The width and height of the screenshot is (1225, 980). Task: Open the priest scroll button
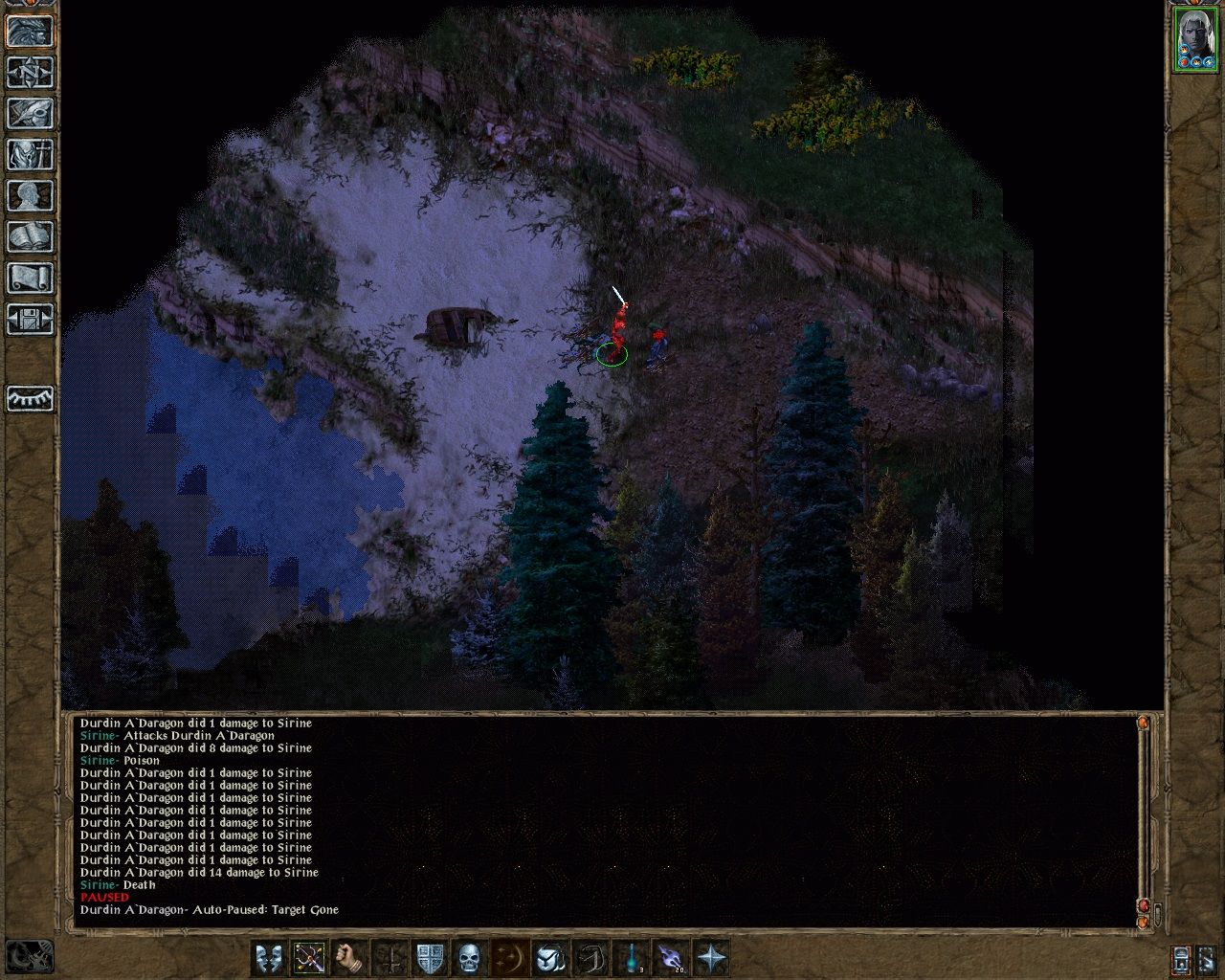click(x=30, y=278)
